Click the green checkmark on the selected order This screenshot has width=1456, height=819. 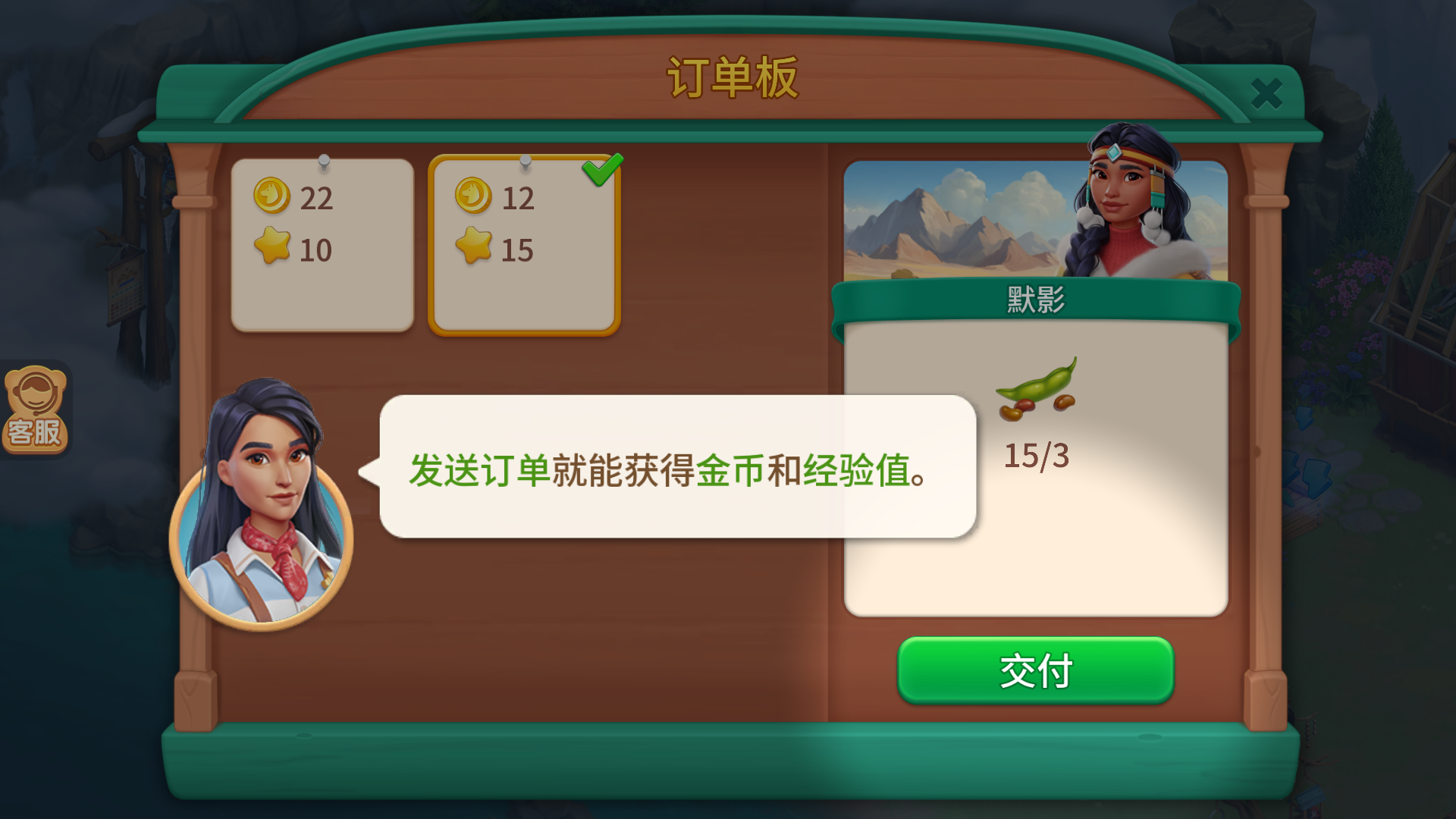click(x=603, y=171)
